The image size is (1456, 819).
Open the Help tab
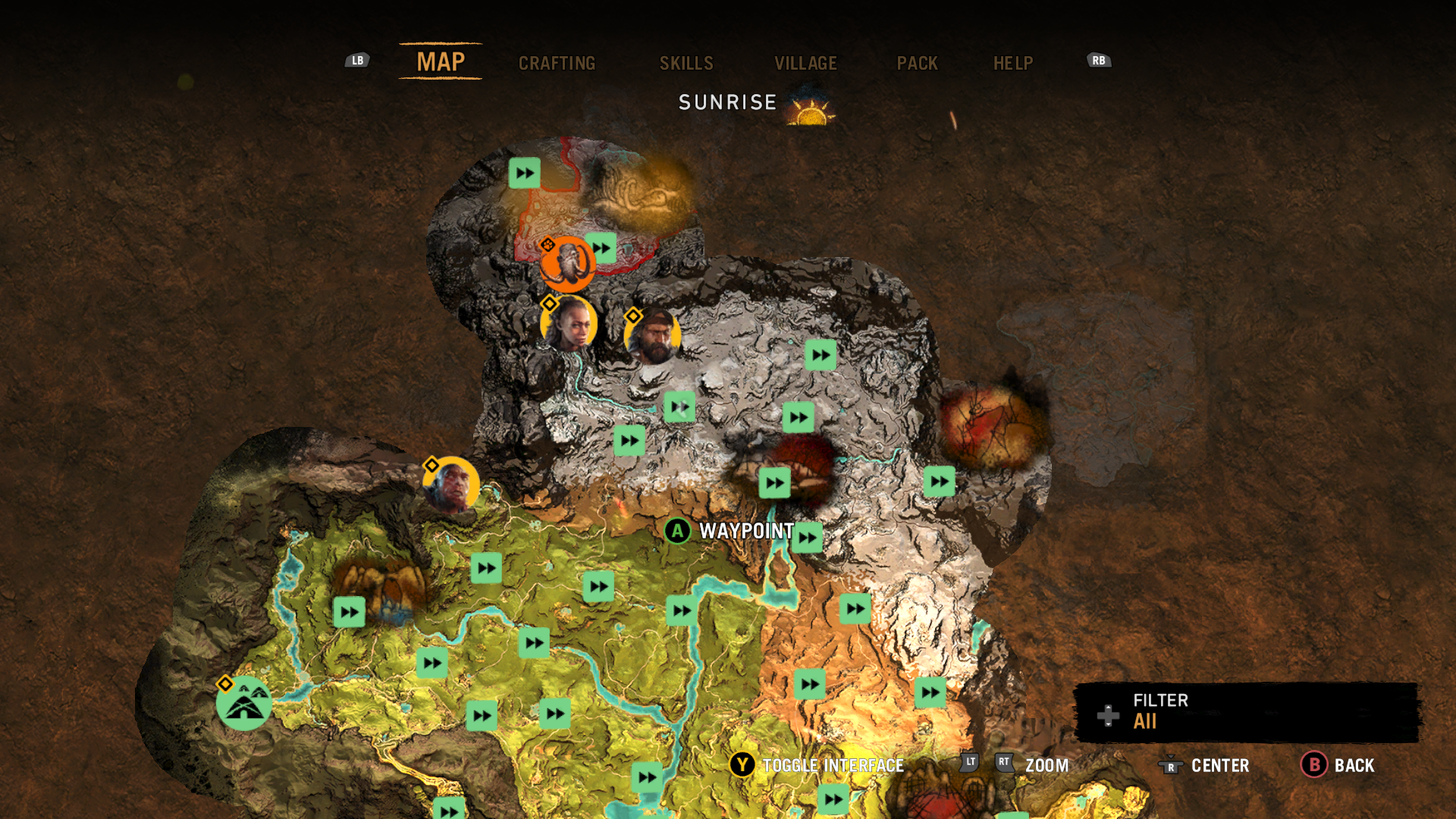click(1013, 63)
